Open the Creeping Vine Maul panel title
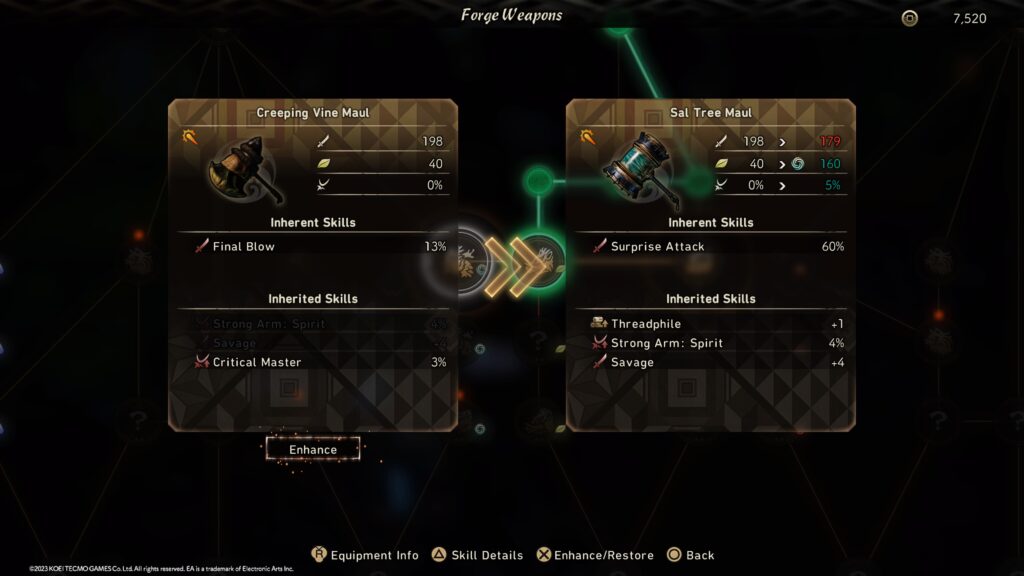Image resolution: width=1024 pixels, height=576 pixels. point(313,113)
